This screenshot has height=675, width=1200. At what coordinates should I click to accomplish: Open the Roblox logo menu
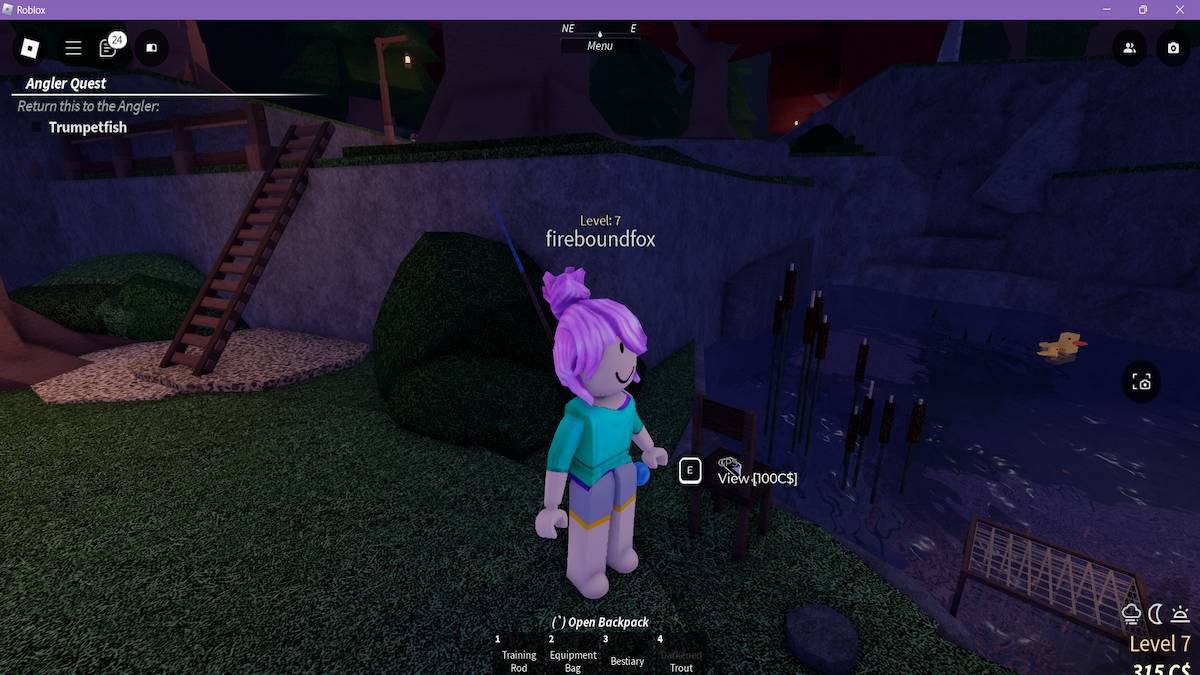tap(30, 47)
